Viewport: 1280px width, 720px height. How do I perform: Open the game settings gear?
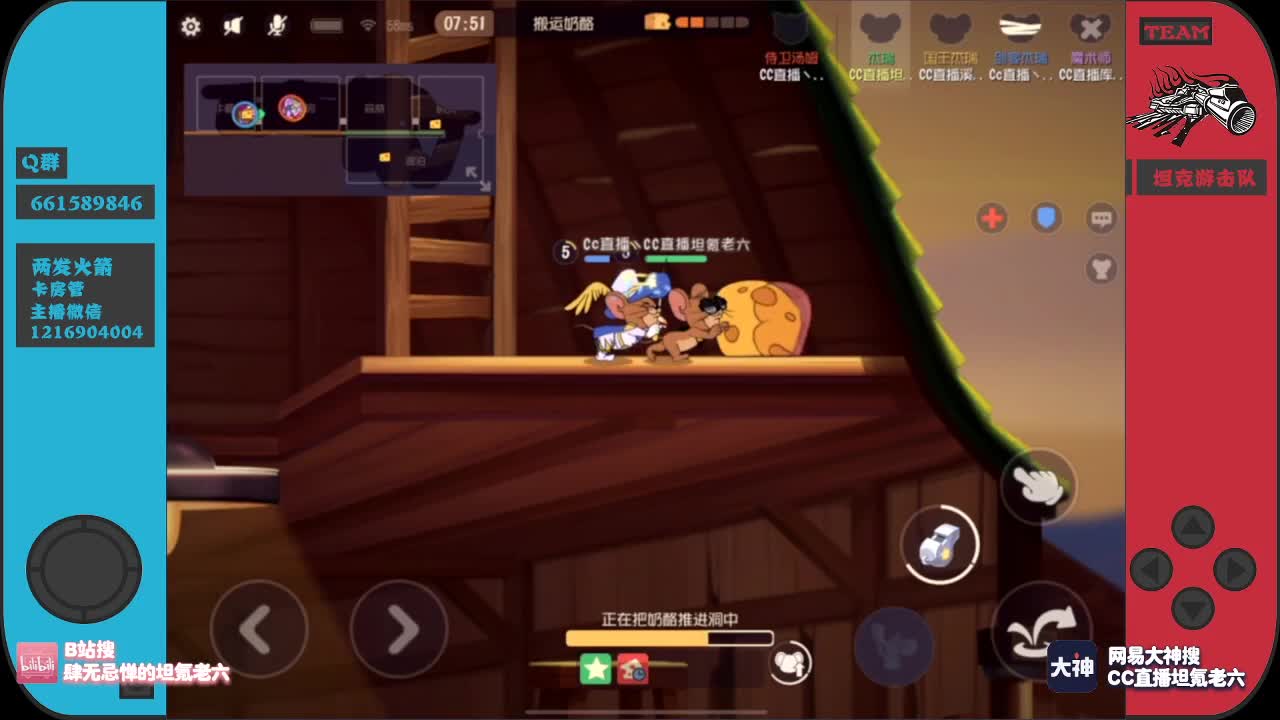(x=191, y=28)
